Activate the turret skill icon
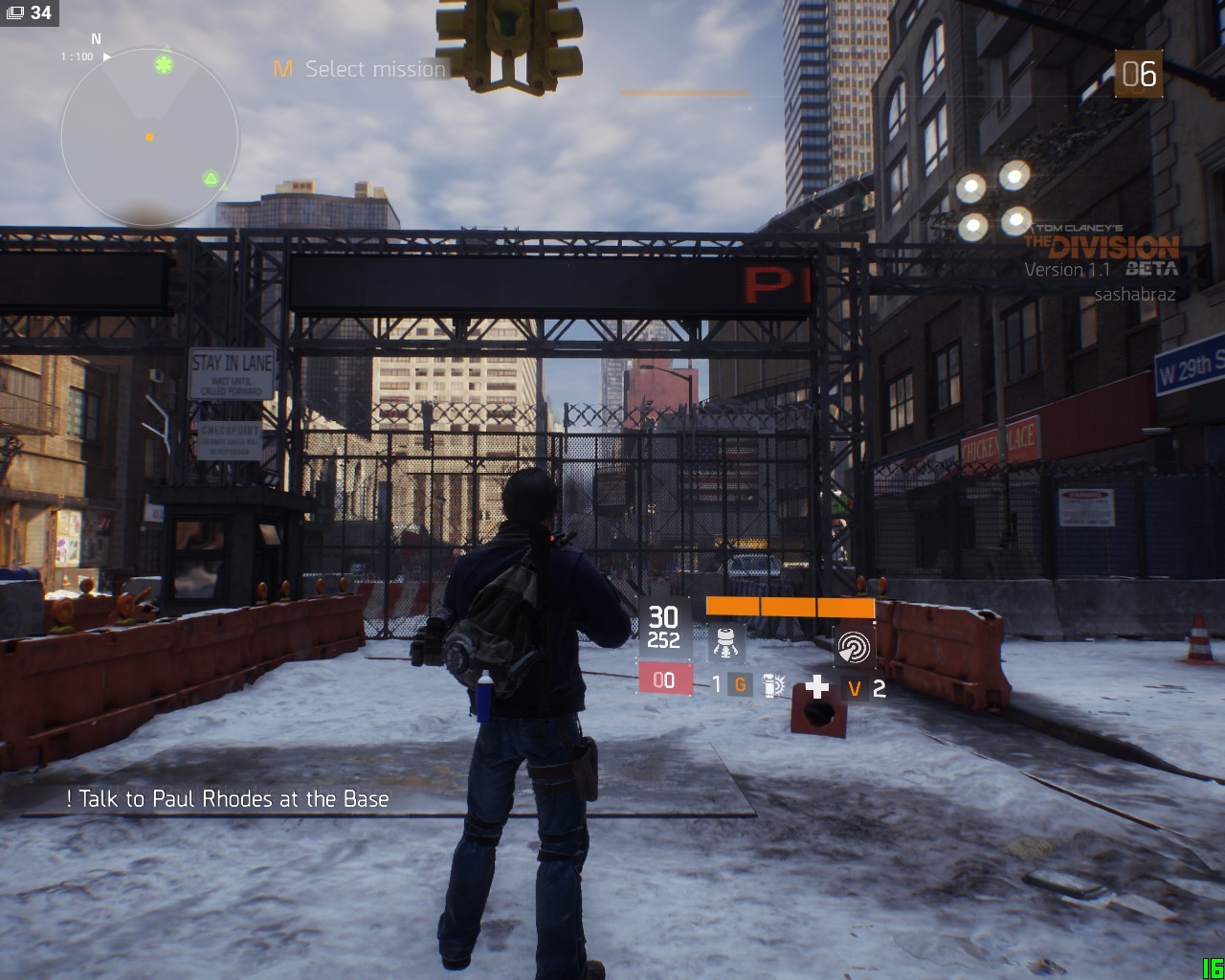This screenshot has height=980, width=1225. tap(726, 641)
